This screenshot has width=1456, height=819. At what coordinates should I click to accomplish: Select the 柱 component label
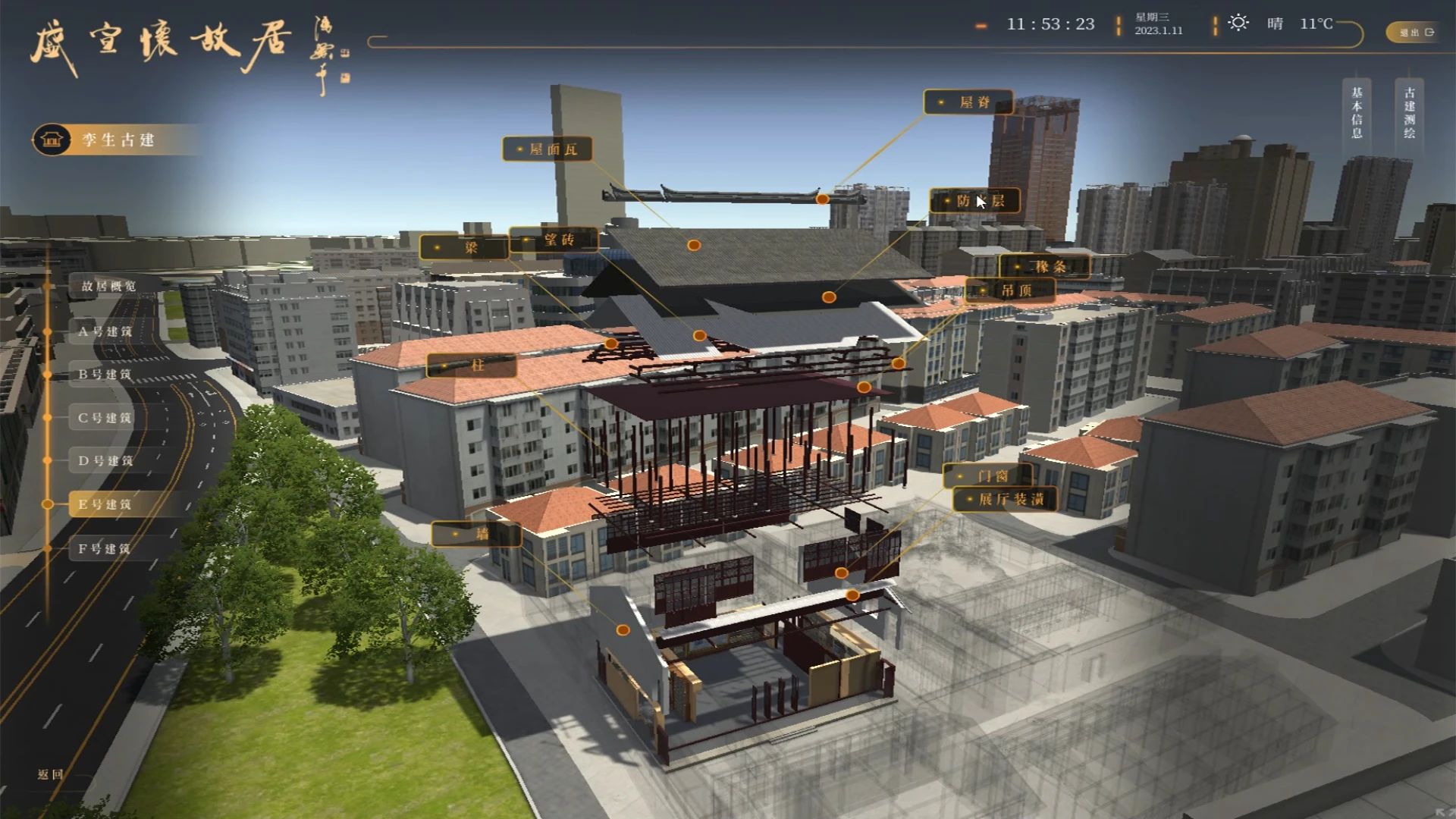click(472, 366)
